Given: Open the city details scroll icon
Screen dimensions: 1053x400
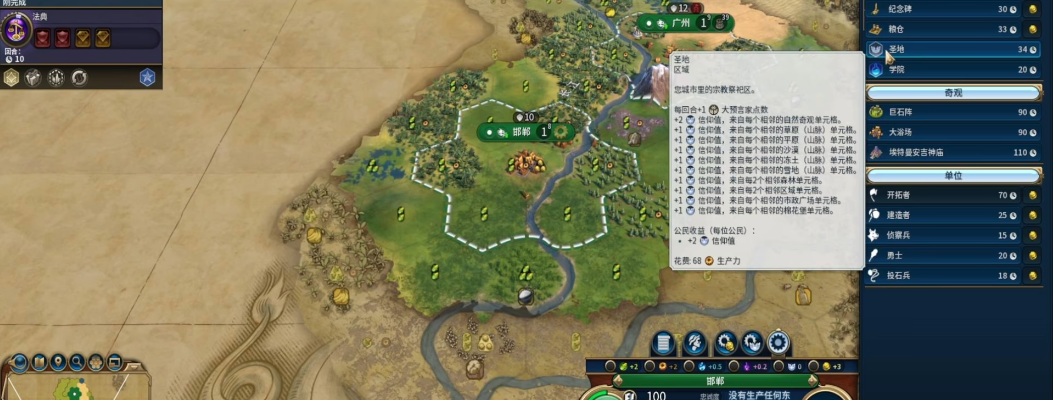Looking at the screenshot, I should click(x=662, y=343).
